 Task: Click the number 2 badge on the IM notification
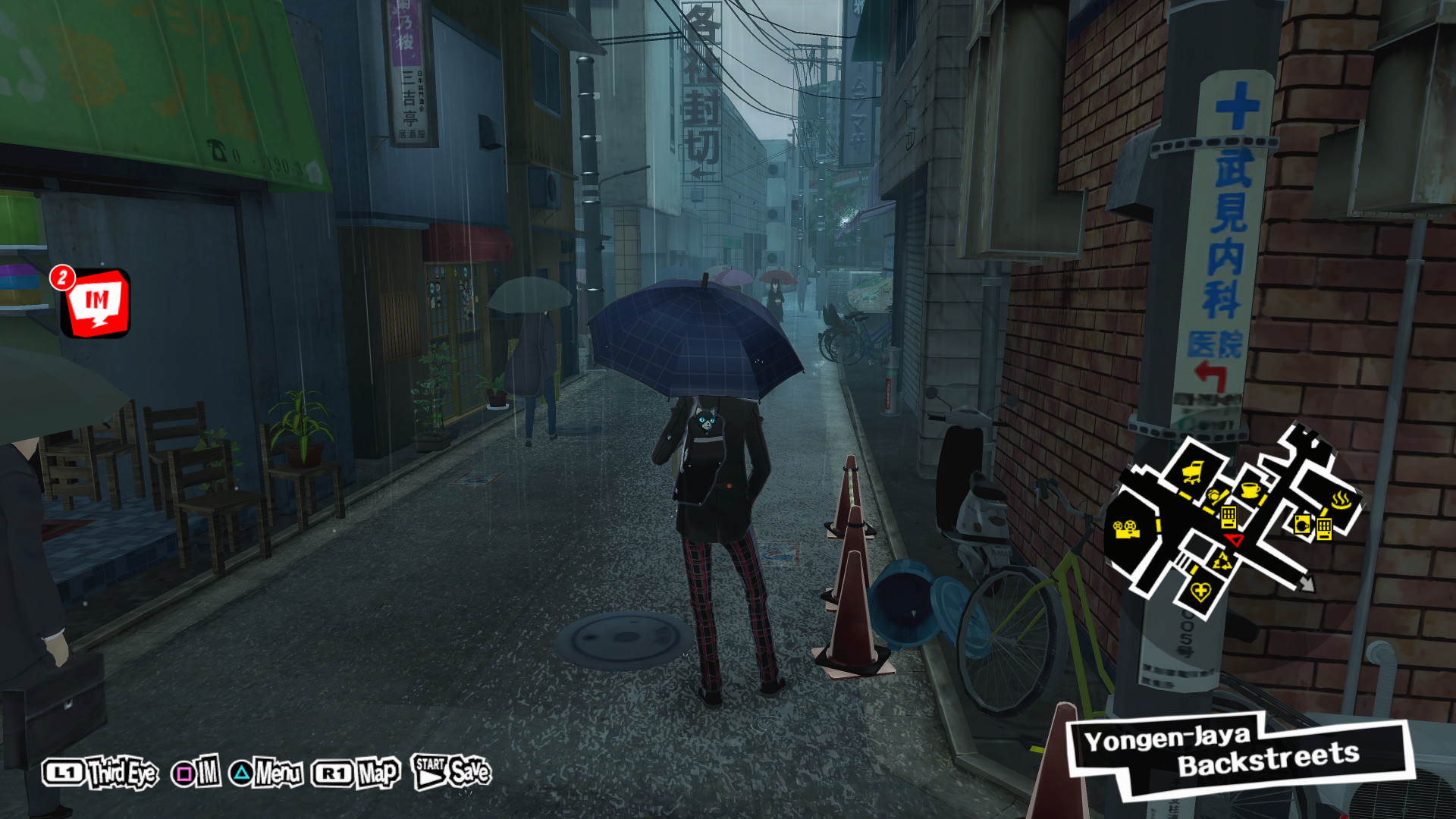tap(62, 278)
